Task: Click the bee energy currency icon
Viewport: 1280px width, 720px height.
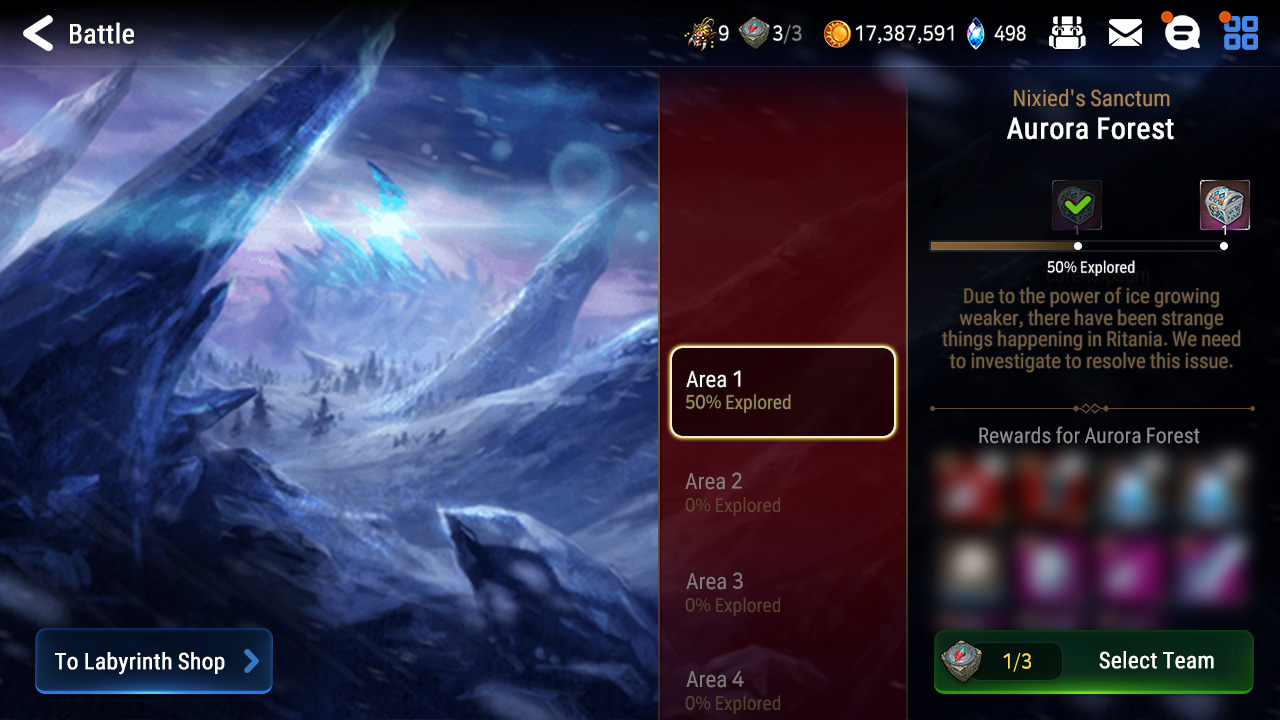Action: pos(699,33)
